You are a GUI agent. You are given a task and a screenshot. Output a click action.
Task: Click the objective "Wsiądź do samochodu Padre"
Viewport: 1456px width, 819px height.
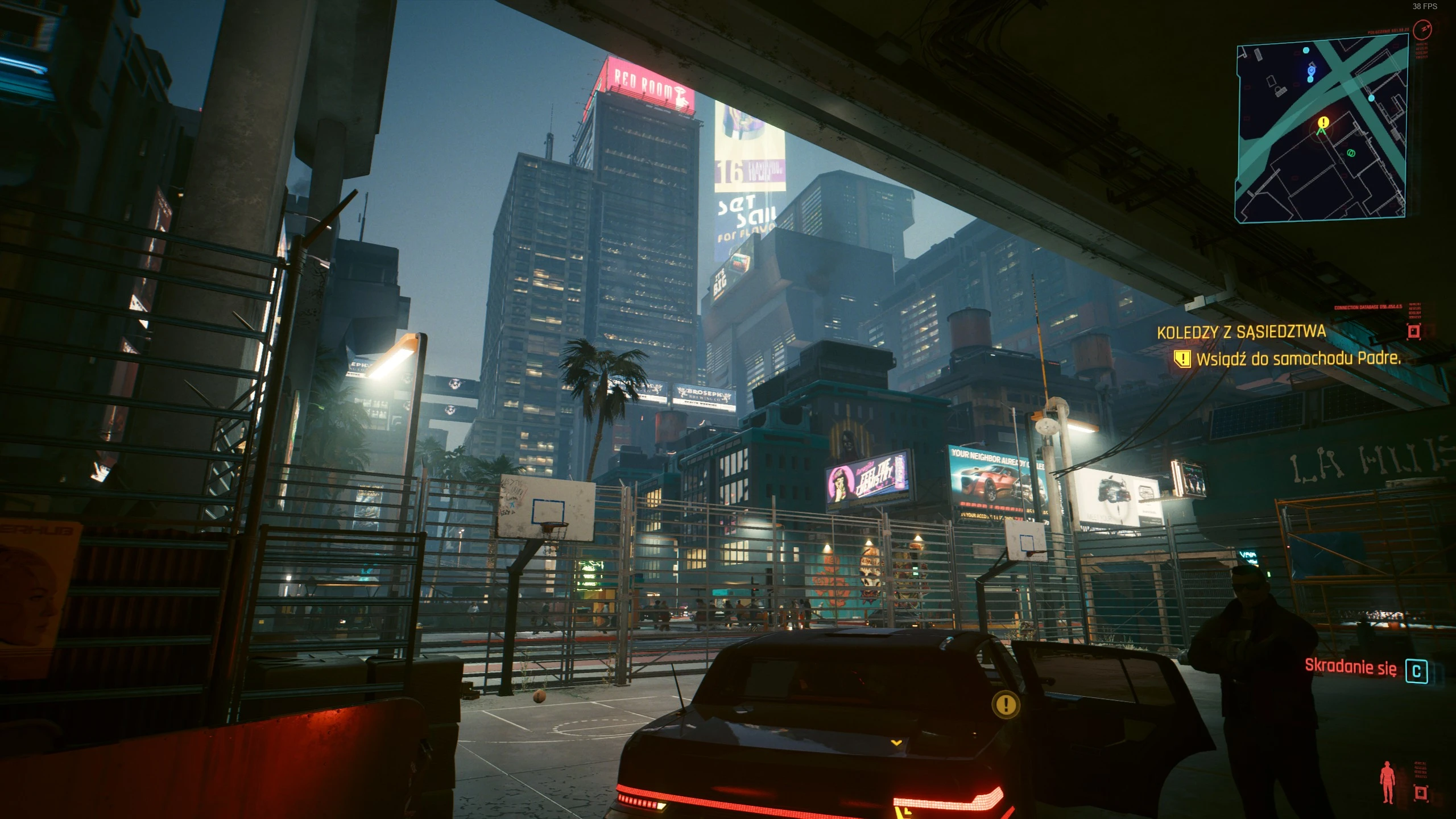(x=1298, y=358)
